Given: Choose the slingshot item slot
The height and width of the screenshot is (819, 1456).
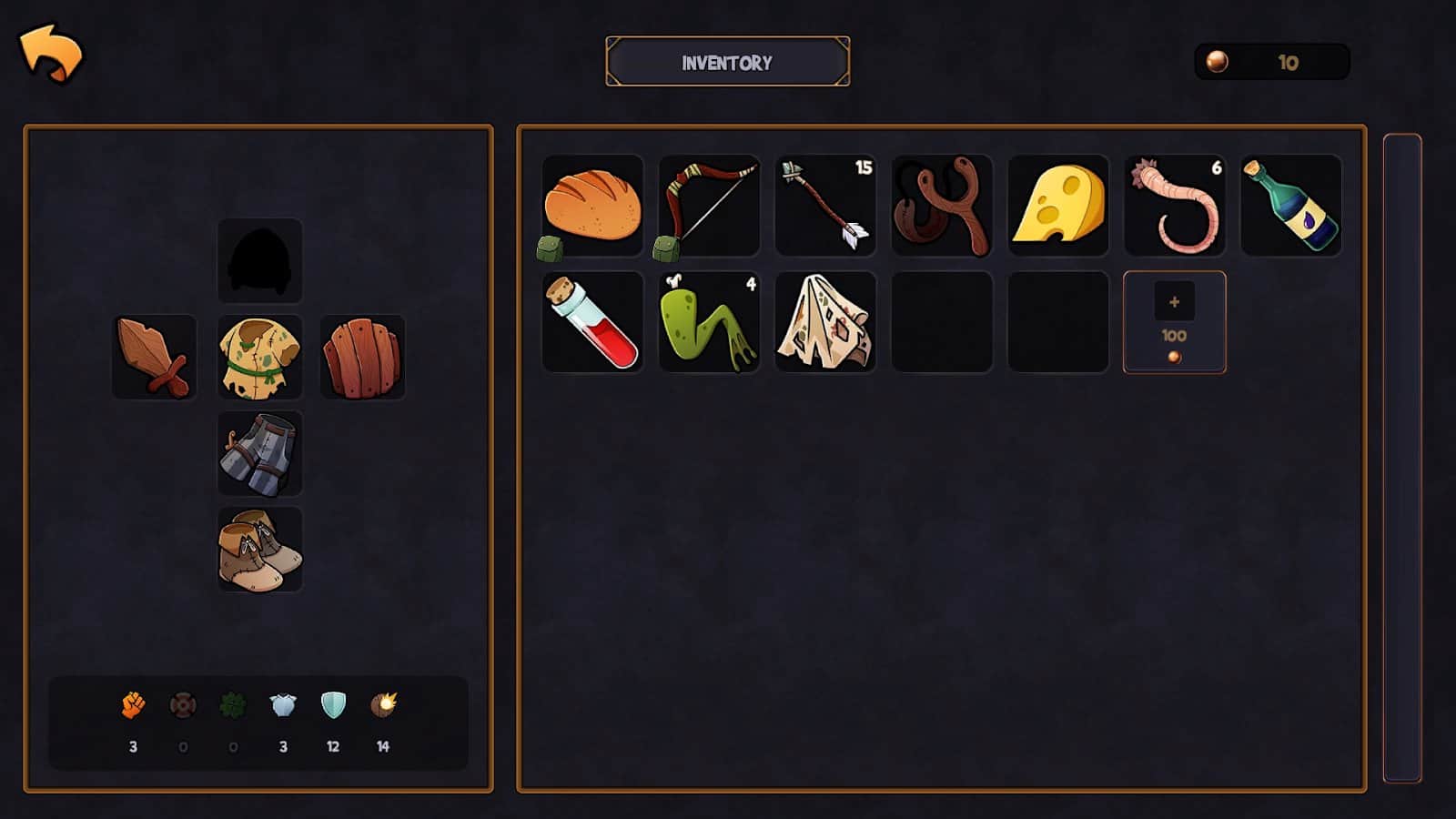Looking at the screenshot, I should pos(942,206).
